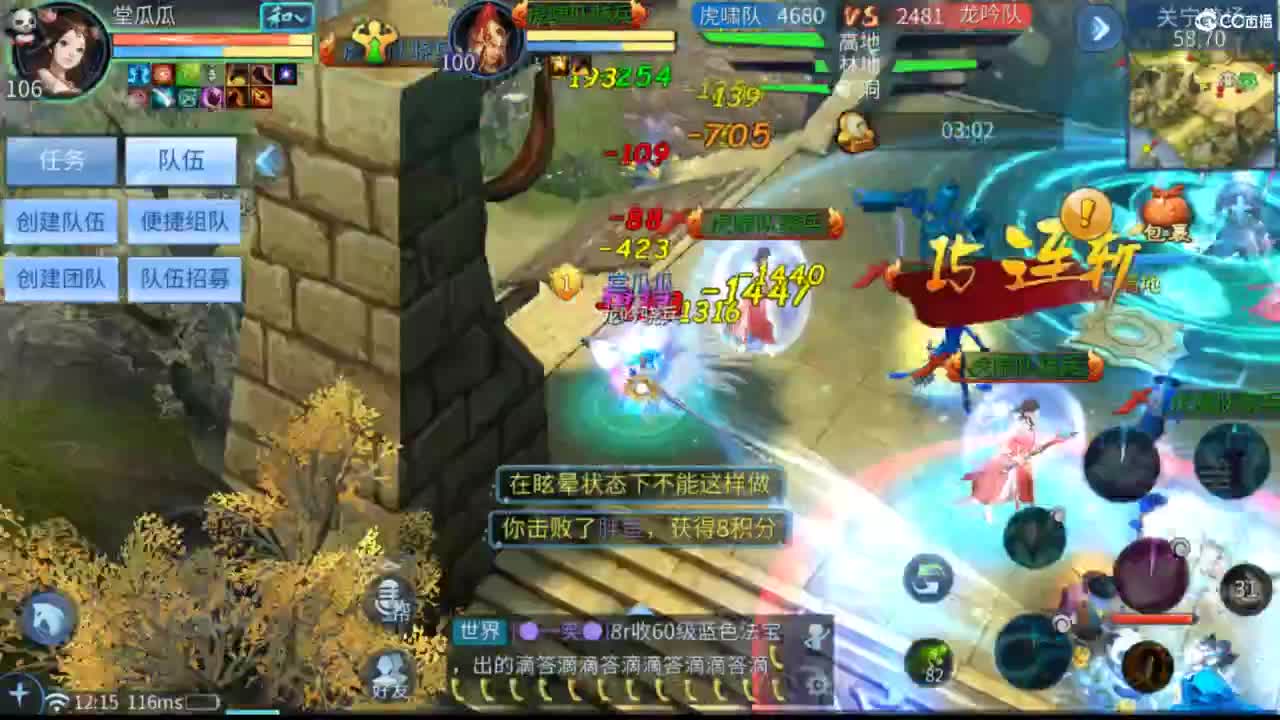The height and width of the screenshot is (720, 1280).
Task: Tap the skill on cooldown showing 31
Action: pyautogui.click(x=1245, y=585)
